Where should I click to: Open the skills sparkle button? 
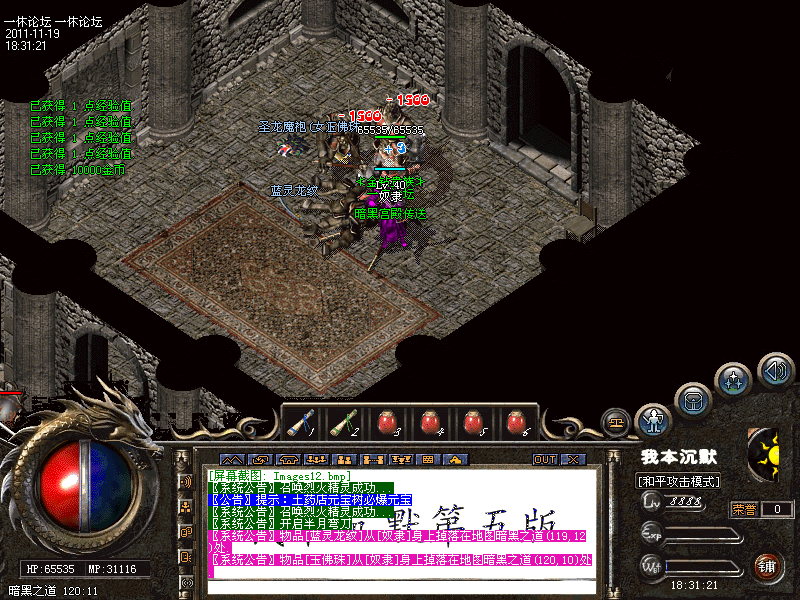[x=734, y=381]
